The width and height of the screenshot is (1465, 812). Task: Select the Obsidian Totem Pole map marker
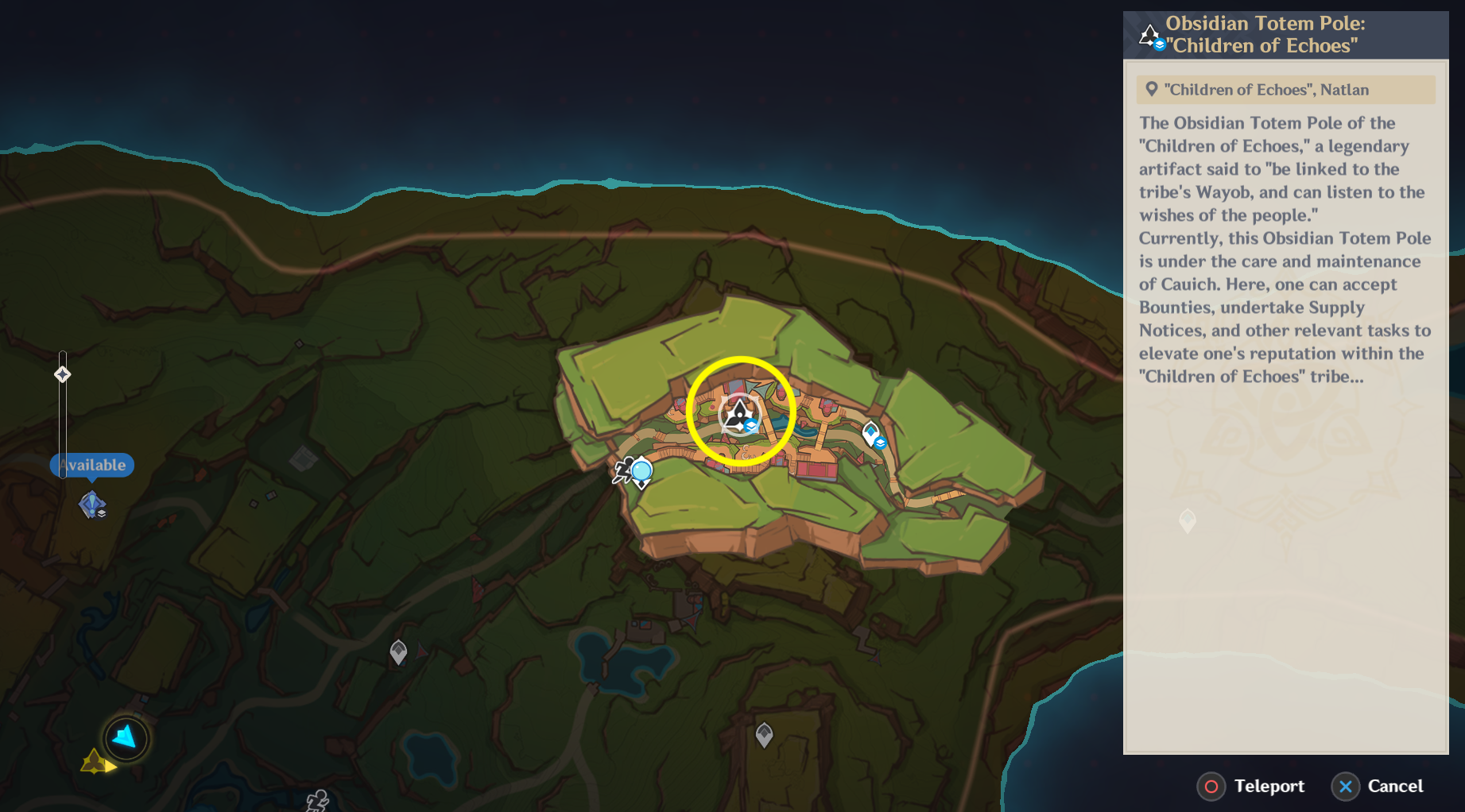740,413
